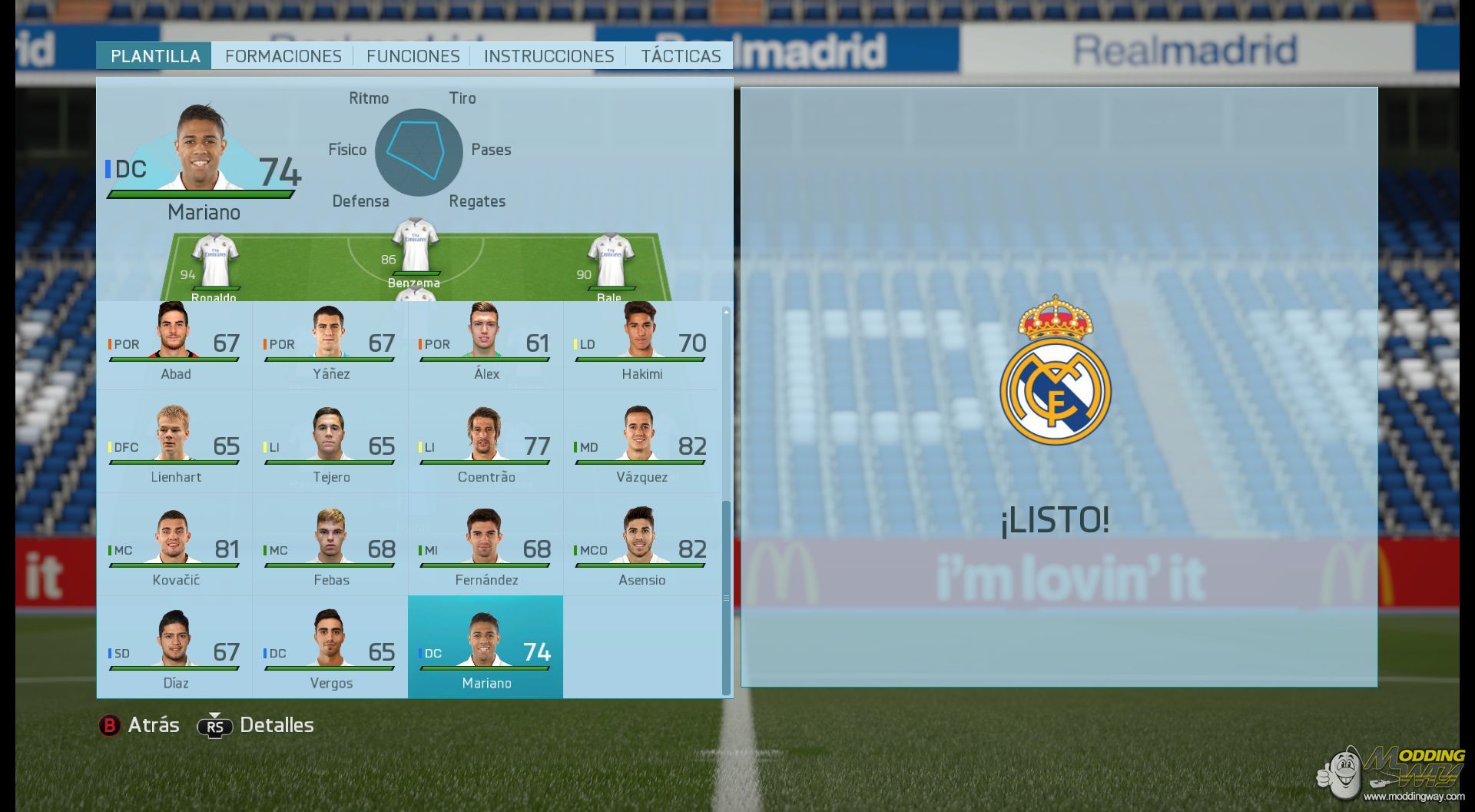The image size is (1475, 812).
Task: Go to the TÁCTICAS tab
Action: 681,56
